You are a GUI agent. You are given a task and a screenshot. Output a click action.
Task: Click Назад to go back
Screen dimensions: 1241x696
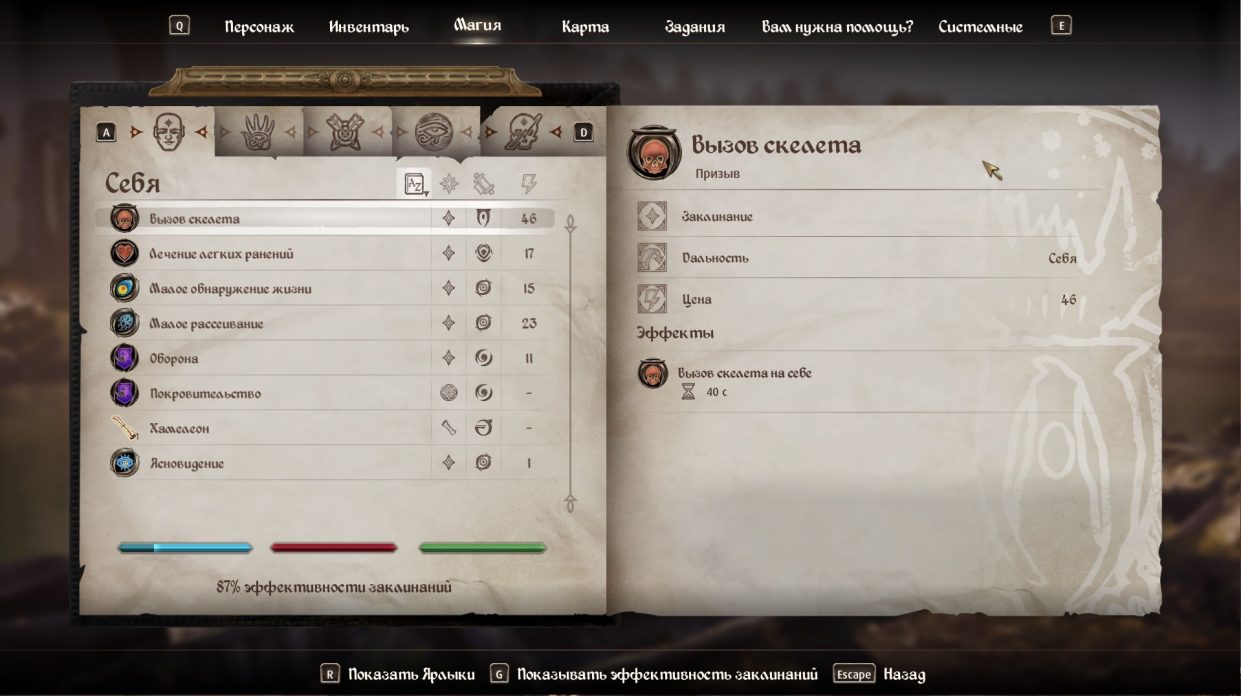[x=904, y=675]
